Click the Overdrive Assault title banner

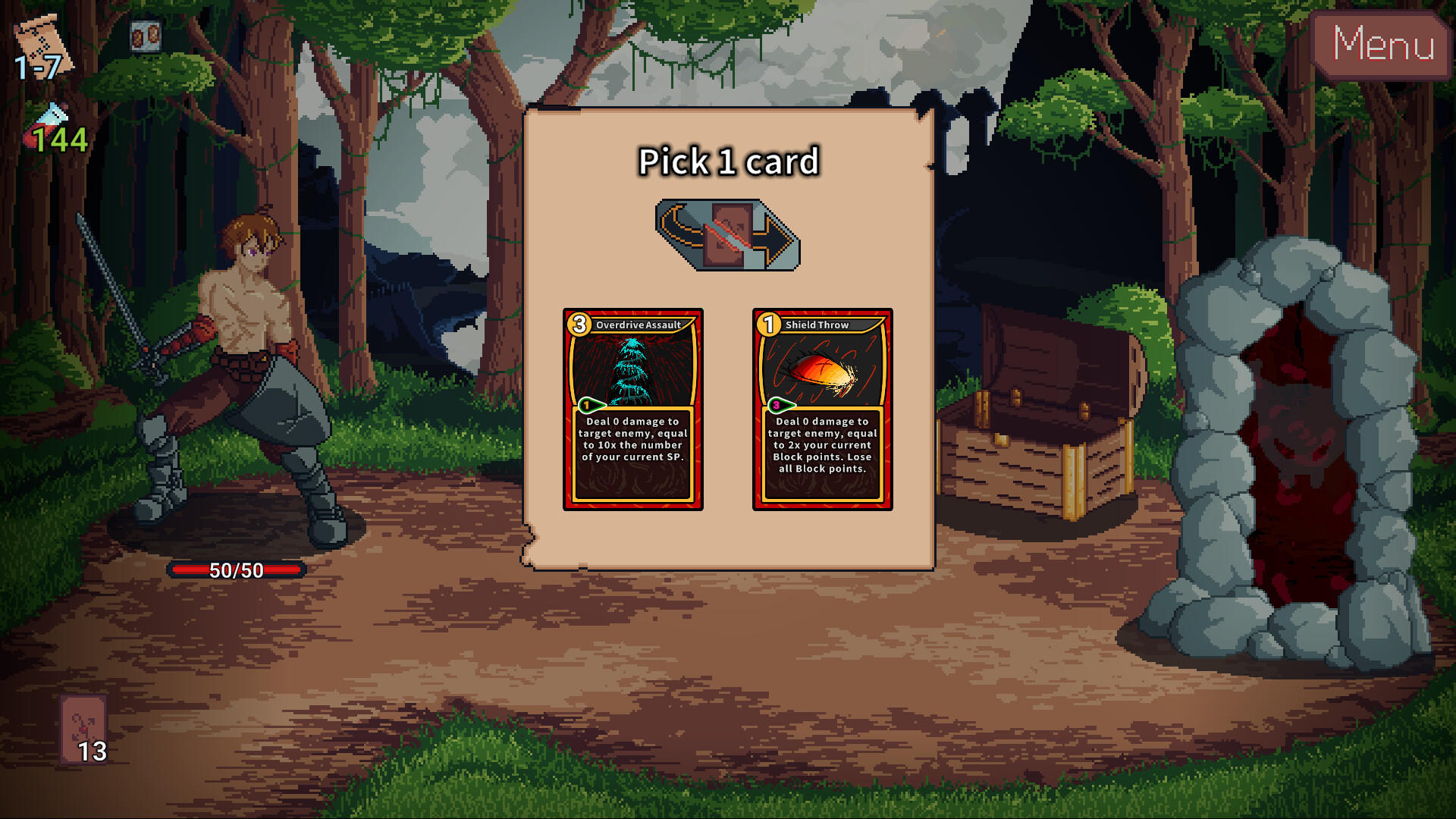point(639,325)
